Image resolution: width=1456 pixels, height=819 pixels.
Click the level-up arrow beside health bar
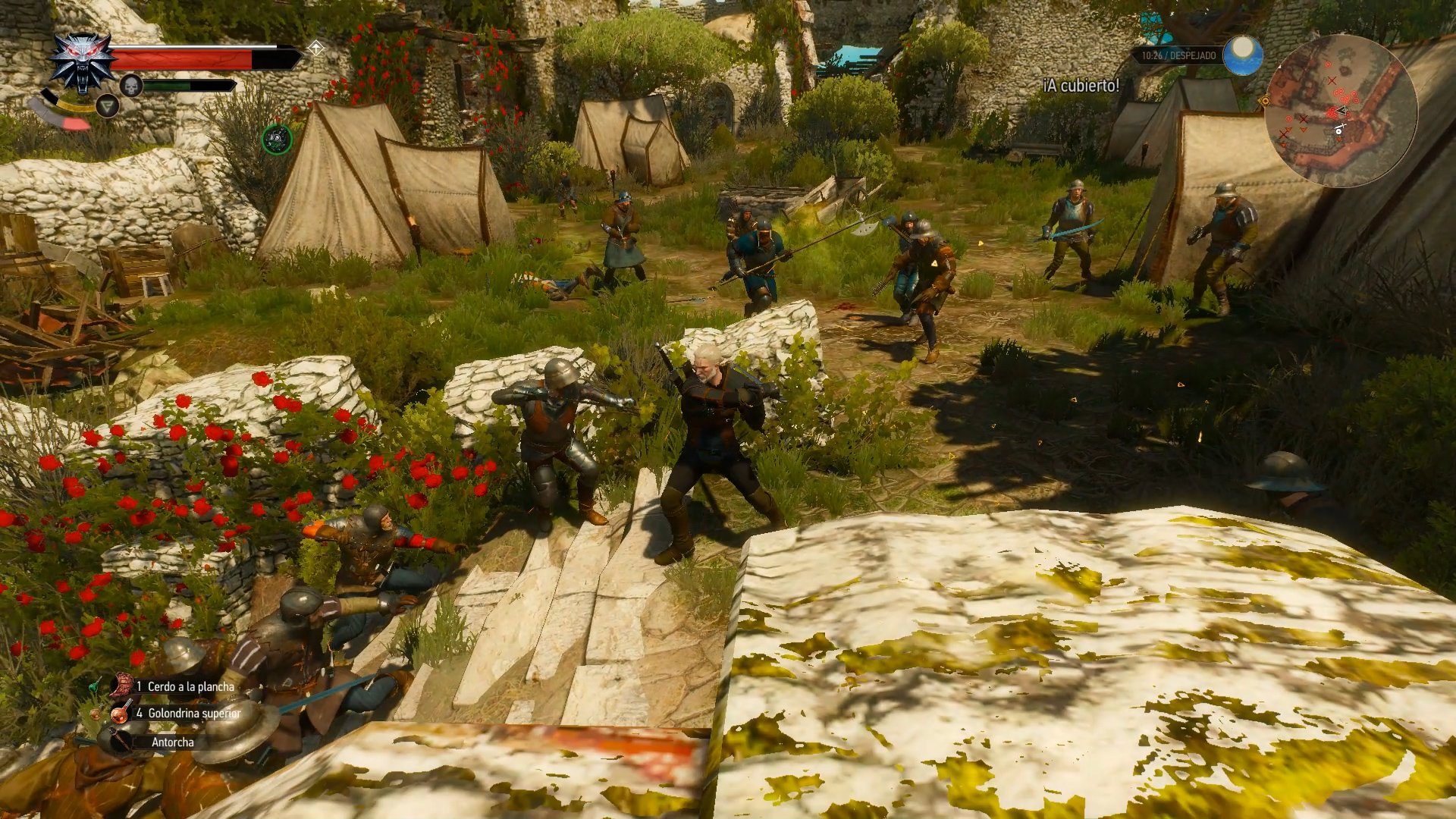316,48
